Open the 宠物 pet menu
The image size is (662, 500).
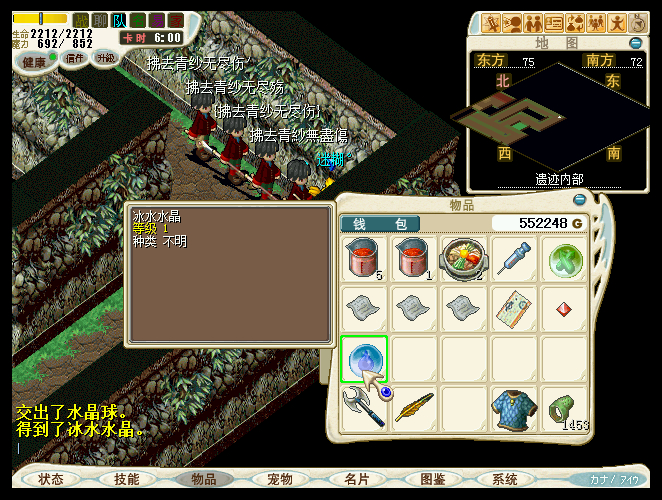(280, 479)
